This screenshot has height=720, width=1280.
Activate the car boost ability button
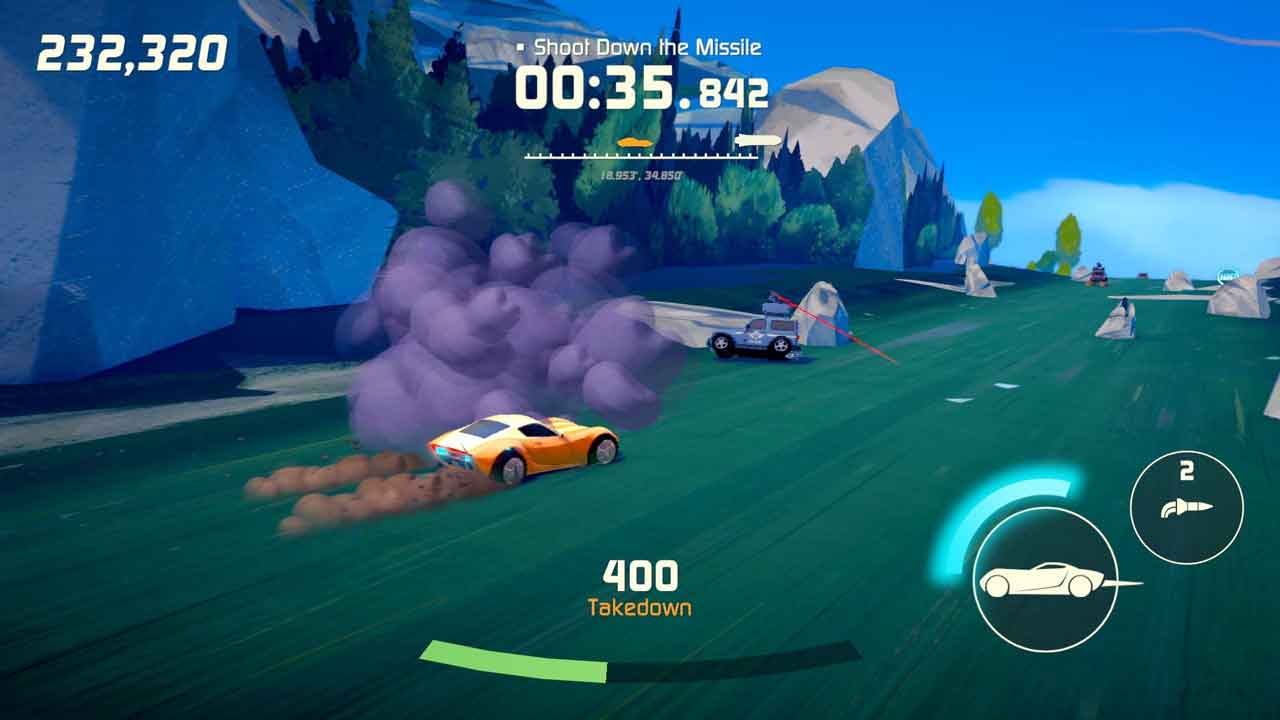[1044, 579]
